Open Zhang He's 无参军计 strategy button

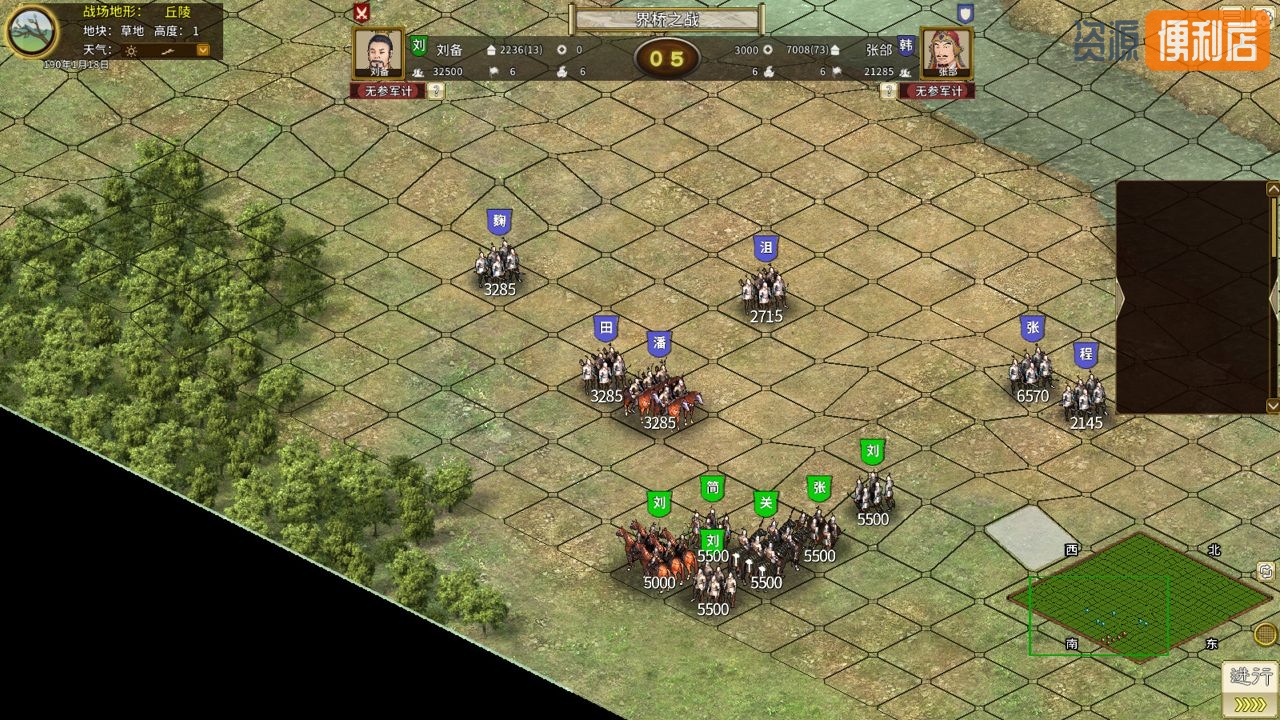[x=936, y=91]
